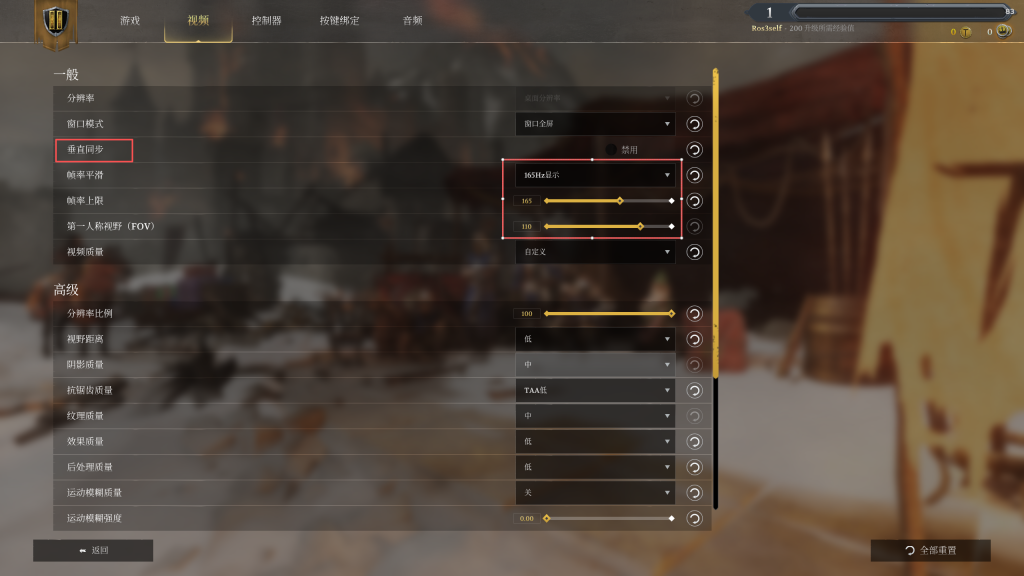
Task: Click 全部重置 to reset all settings
Action: tap(930, 550)
